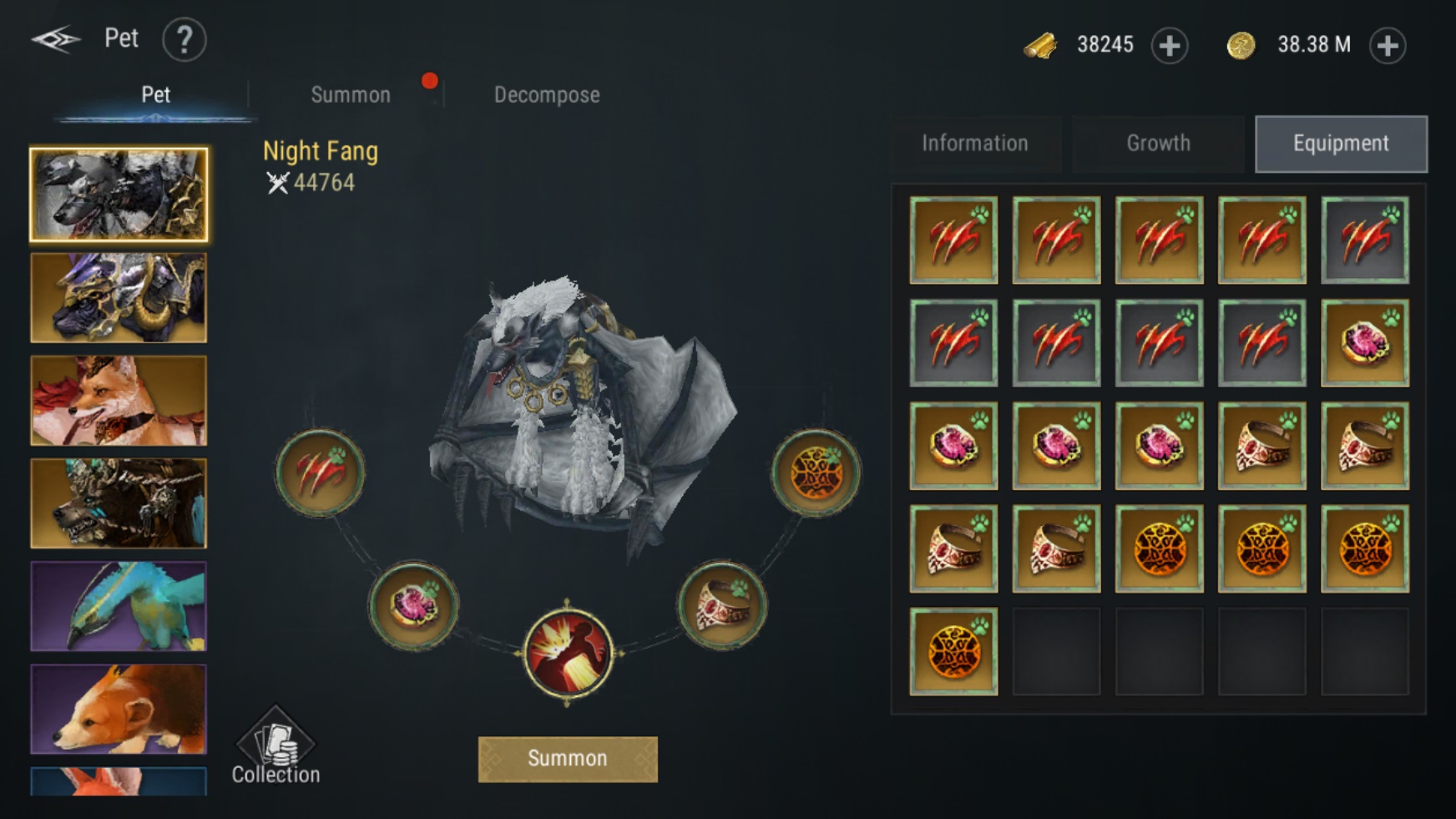1456x819 pixels.
Task: Choose the corgi dog pet thumbnail
Action: 119,709
